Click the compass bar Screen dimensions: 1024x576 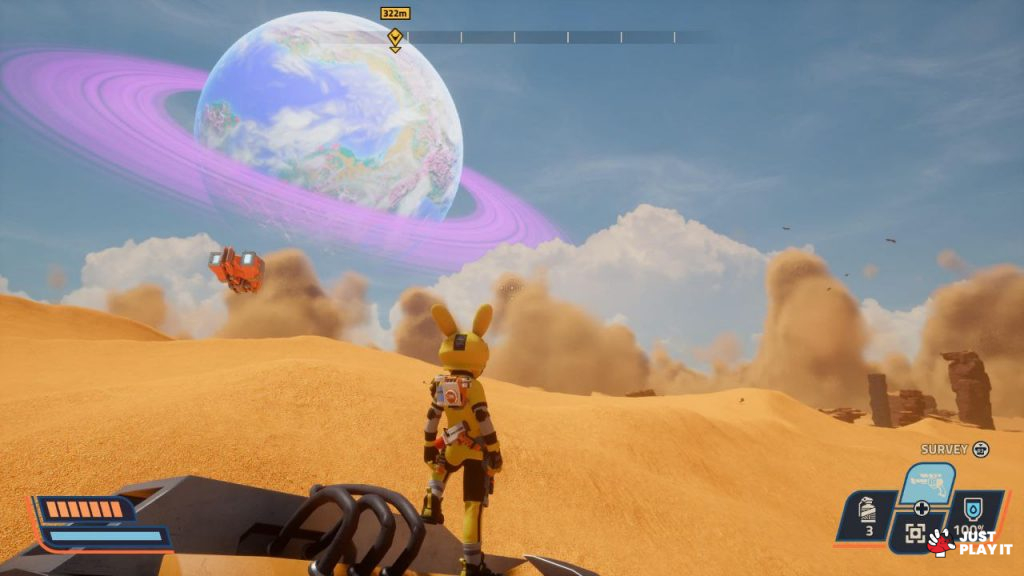pos(550,37)
